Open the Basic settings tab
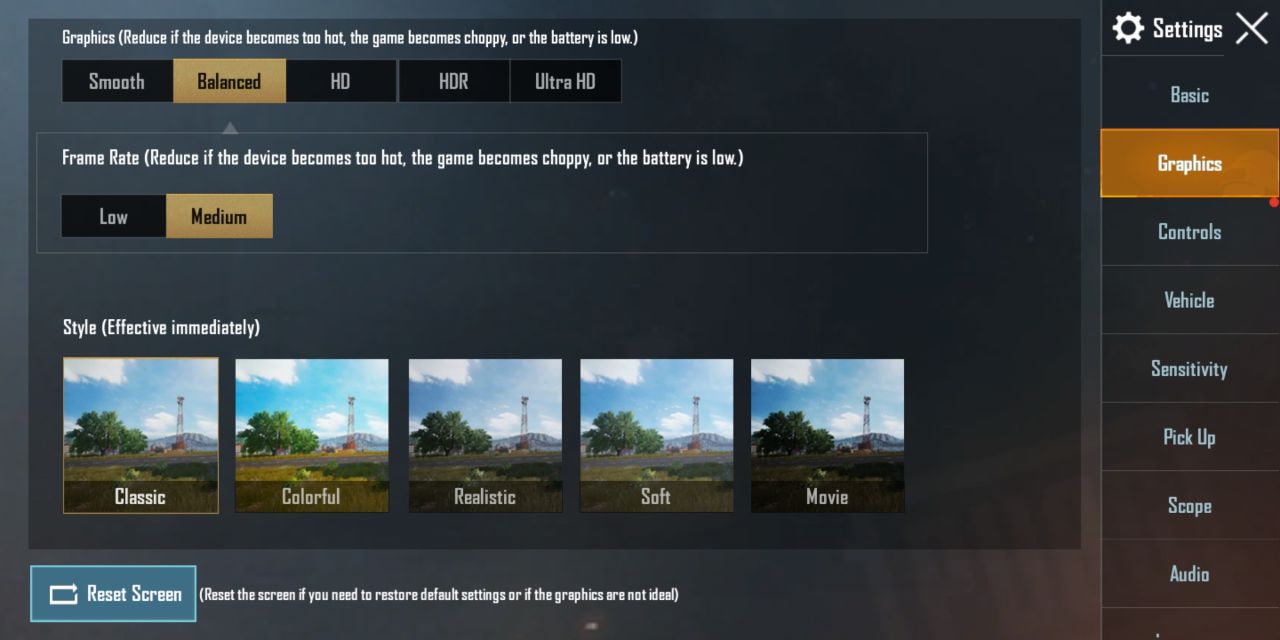1280x640 pixels. [x=1189, y=95]
